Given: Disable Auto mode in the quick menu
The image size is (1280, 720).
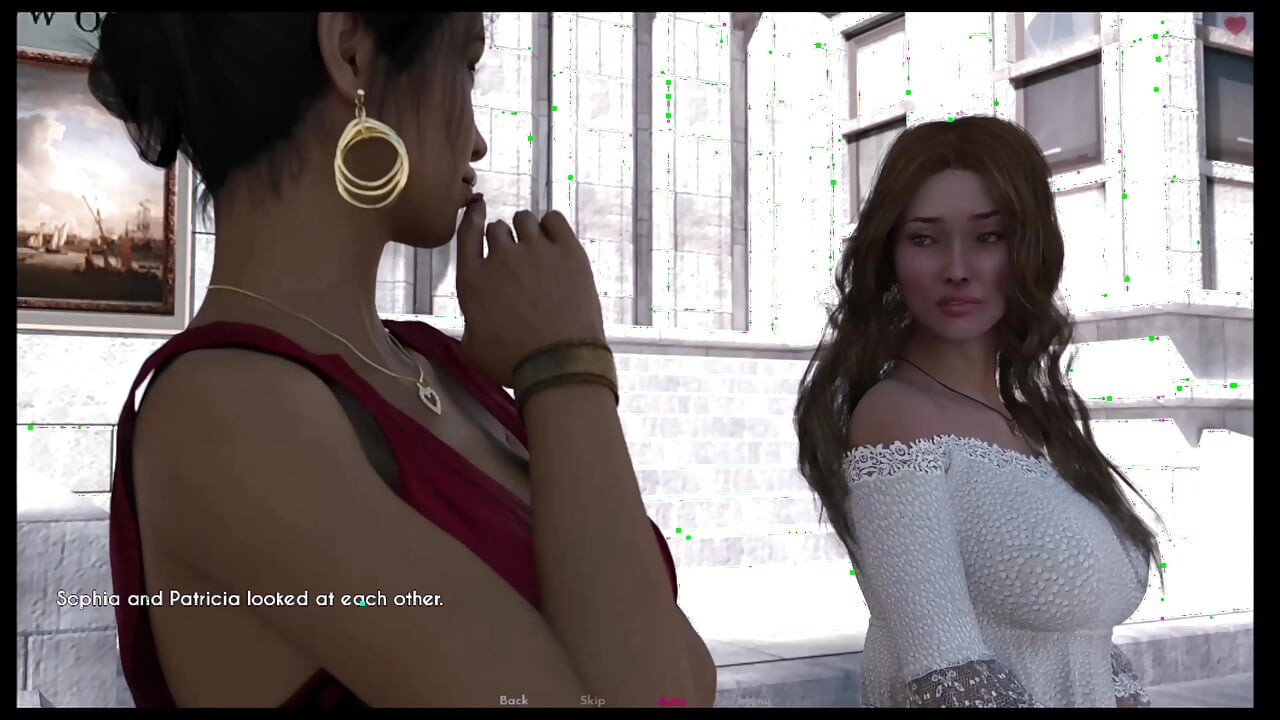Looking at the screenshot, I should click(x=672, y=700).
